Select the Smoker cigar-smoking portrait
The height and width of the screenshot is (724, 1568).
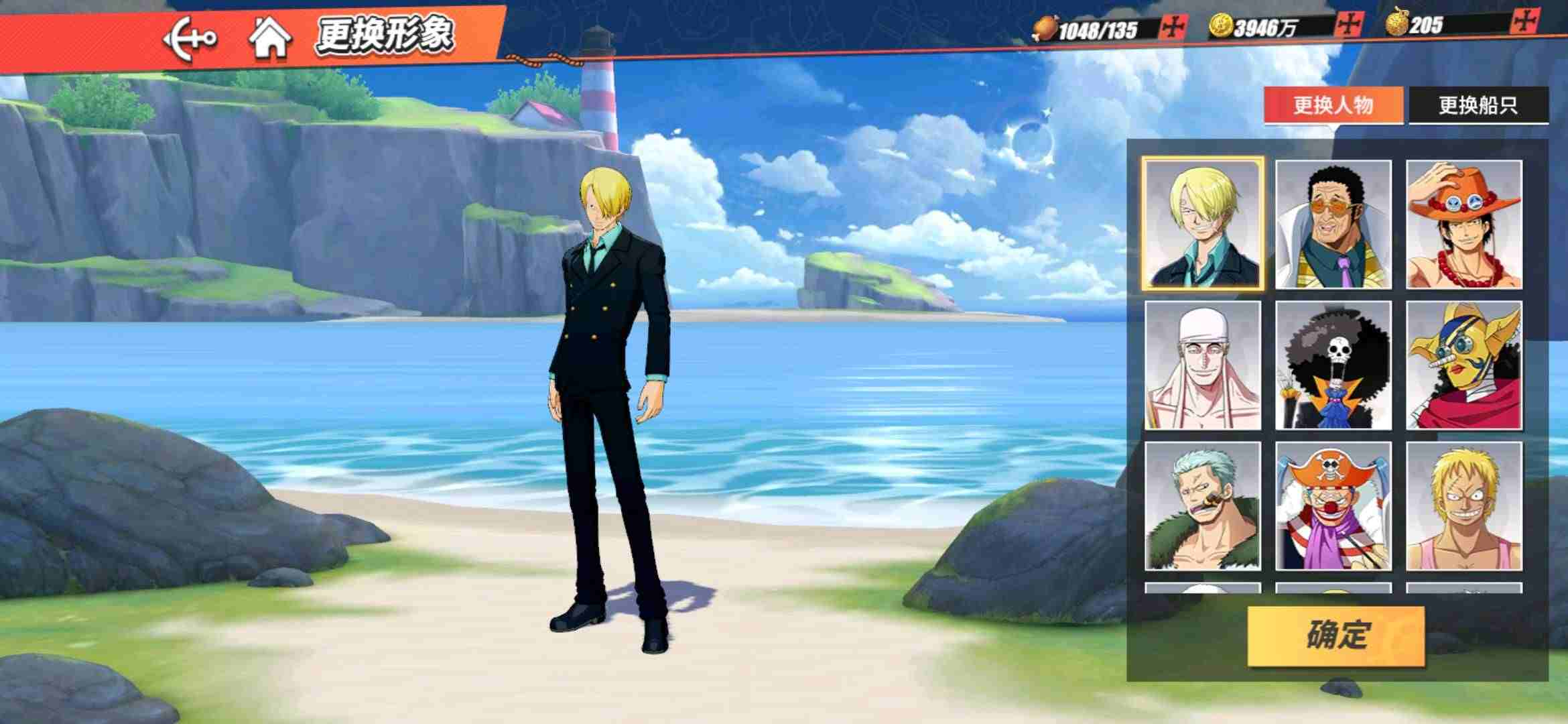tap(1203, 506)
